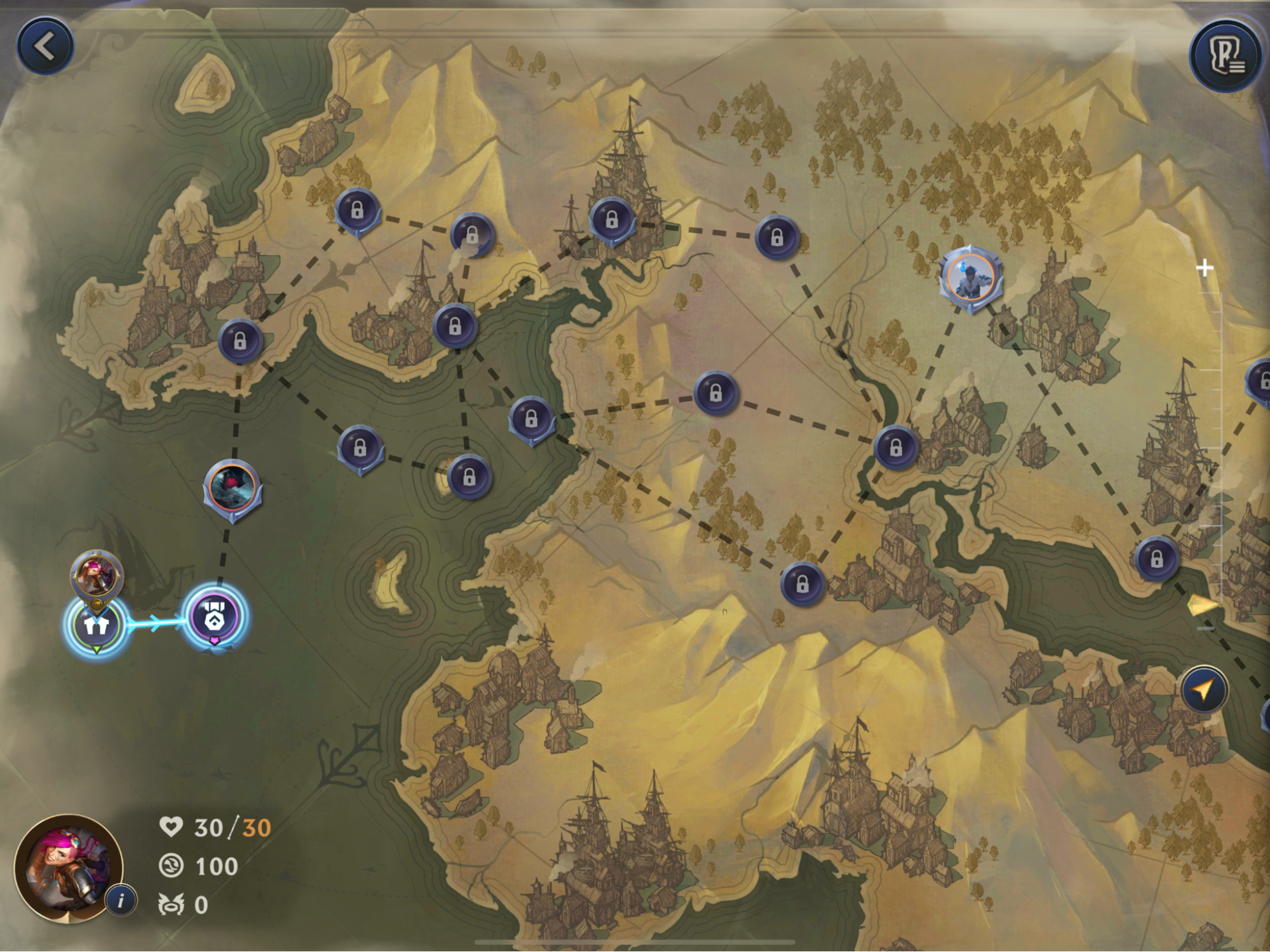Zoom out the map with the minus
Screen dimensions: 1270x952
tap(1206, 628)
